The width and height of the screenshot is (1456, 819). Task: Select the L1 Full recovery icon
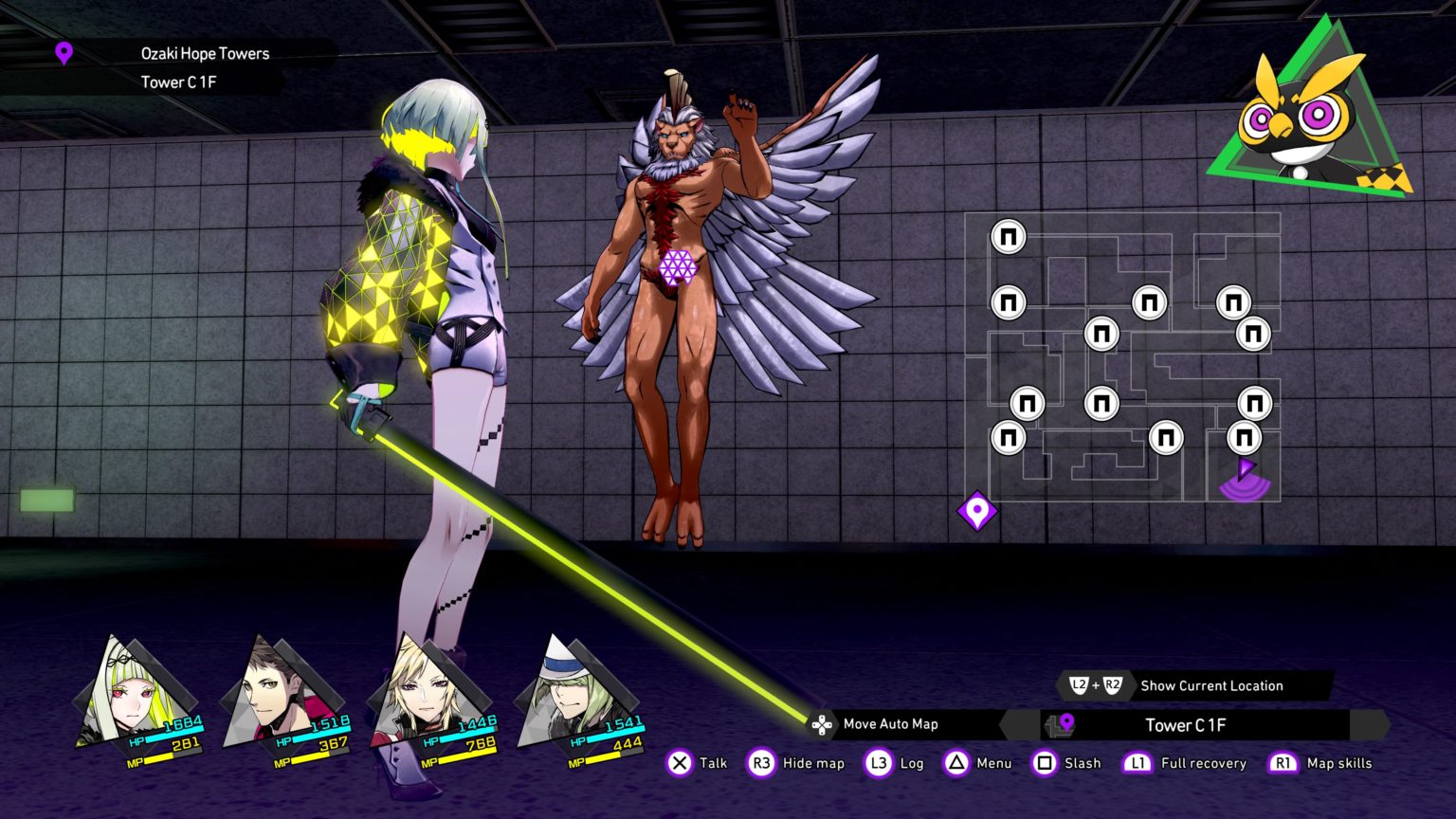point(1137,763)
